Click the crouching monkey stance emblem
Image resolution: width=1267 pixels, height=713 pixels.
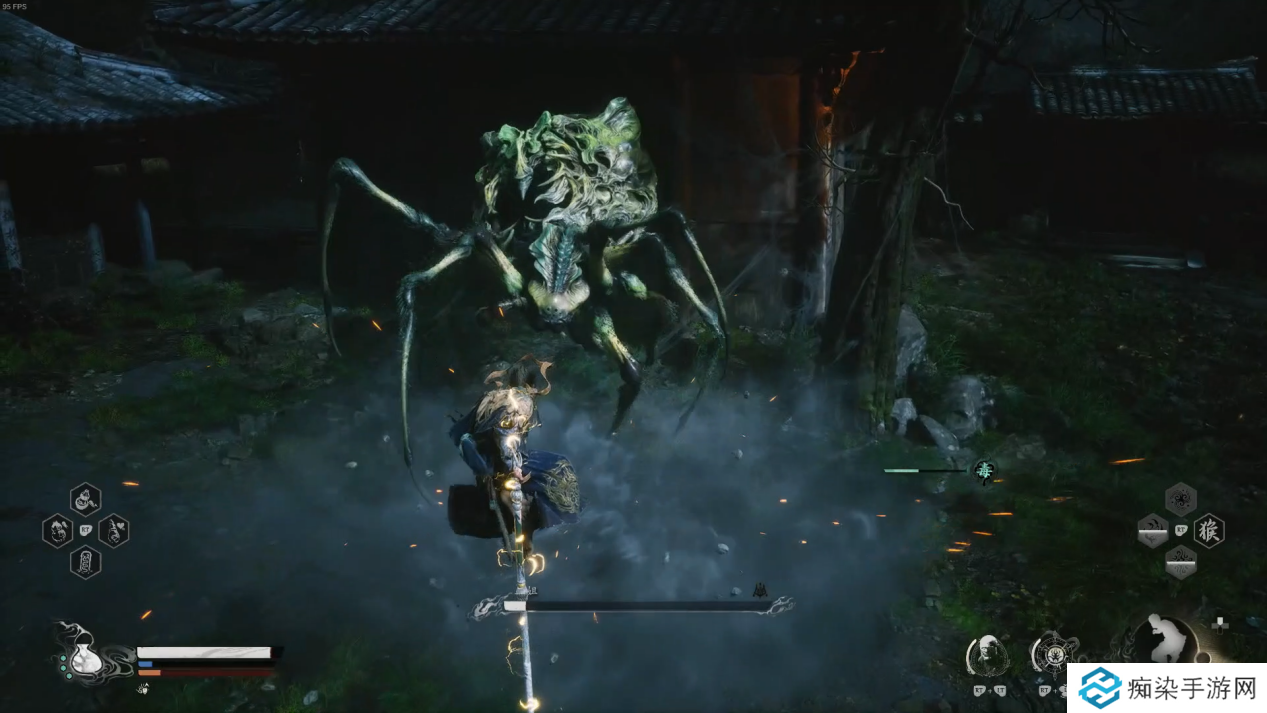[1164, 639]
